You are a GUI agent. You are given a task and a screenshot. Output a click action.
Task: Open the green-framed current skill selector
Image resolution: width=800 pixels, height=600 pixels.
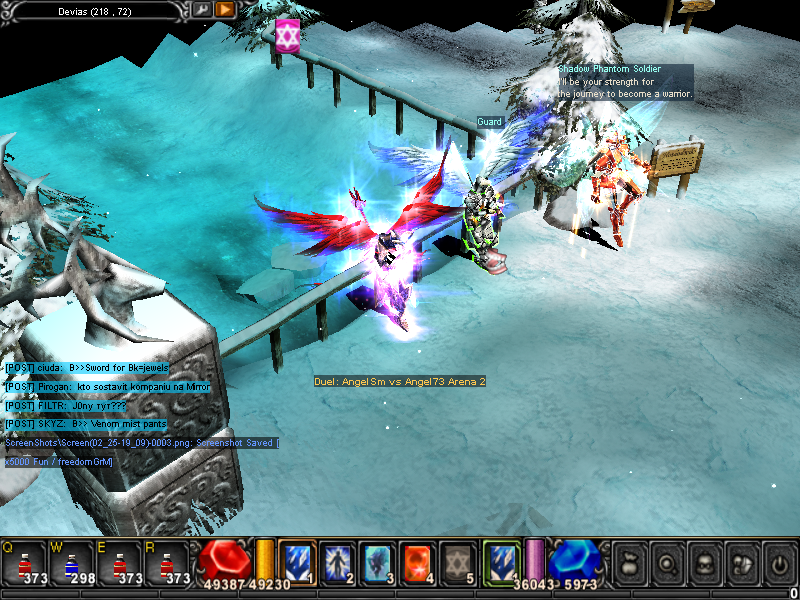(500, 560)
